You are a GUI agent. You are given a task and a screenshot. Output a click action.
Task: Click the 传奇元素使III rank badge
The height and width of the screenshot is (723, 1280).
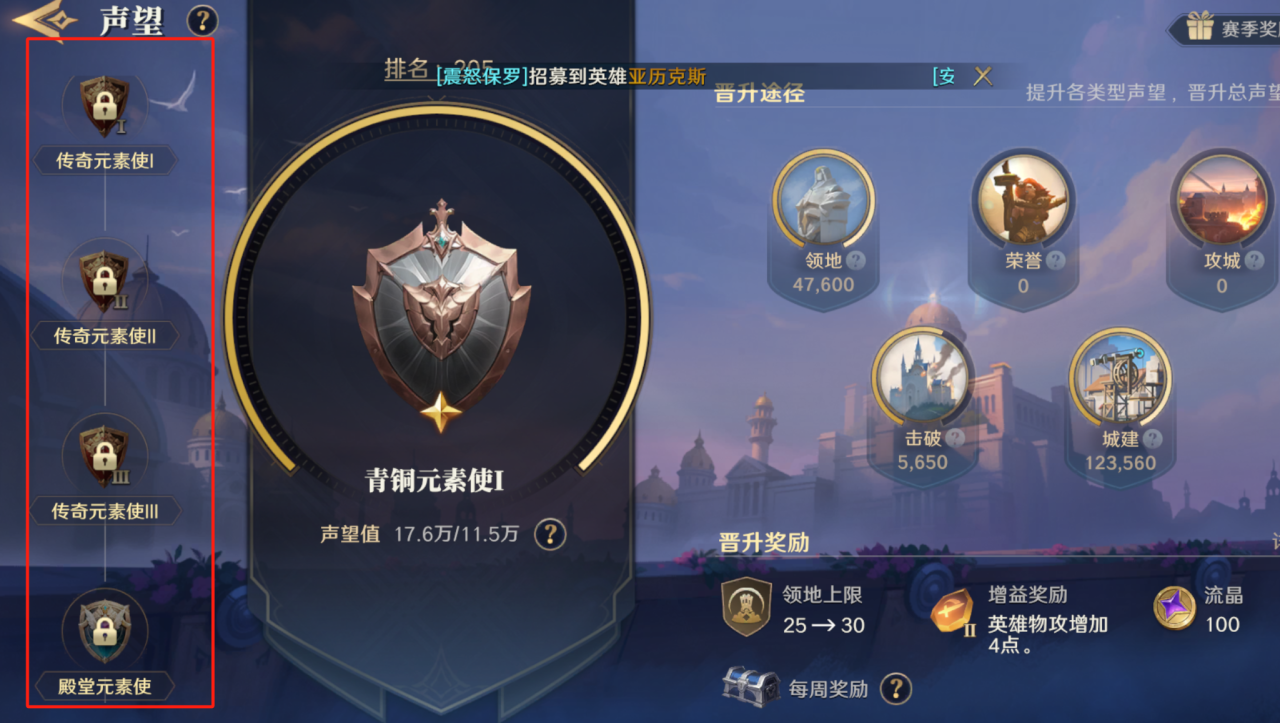click(104, 457)
